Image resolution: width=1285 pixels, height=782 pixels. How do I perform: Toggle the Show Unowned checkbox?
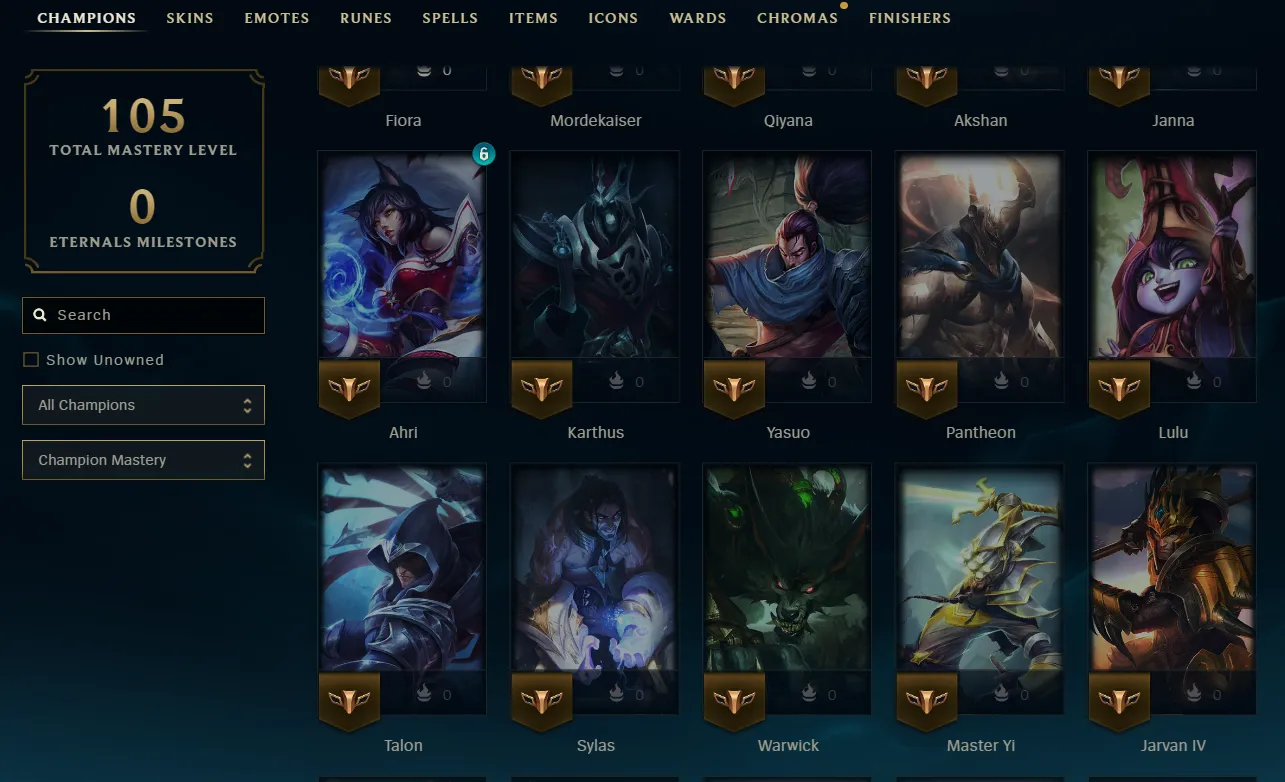31,360
